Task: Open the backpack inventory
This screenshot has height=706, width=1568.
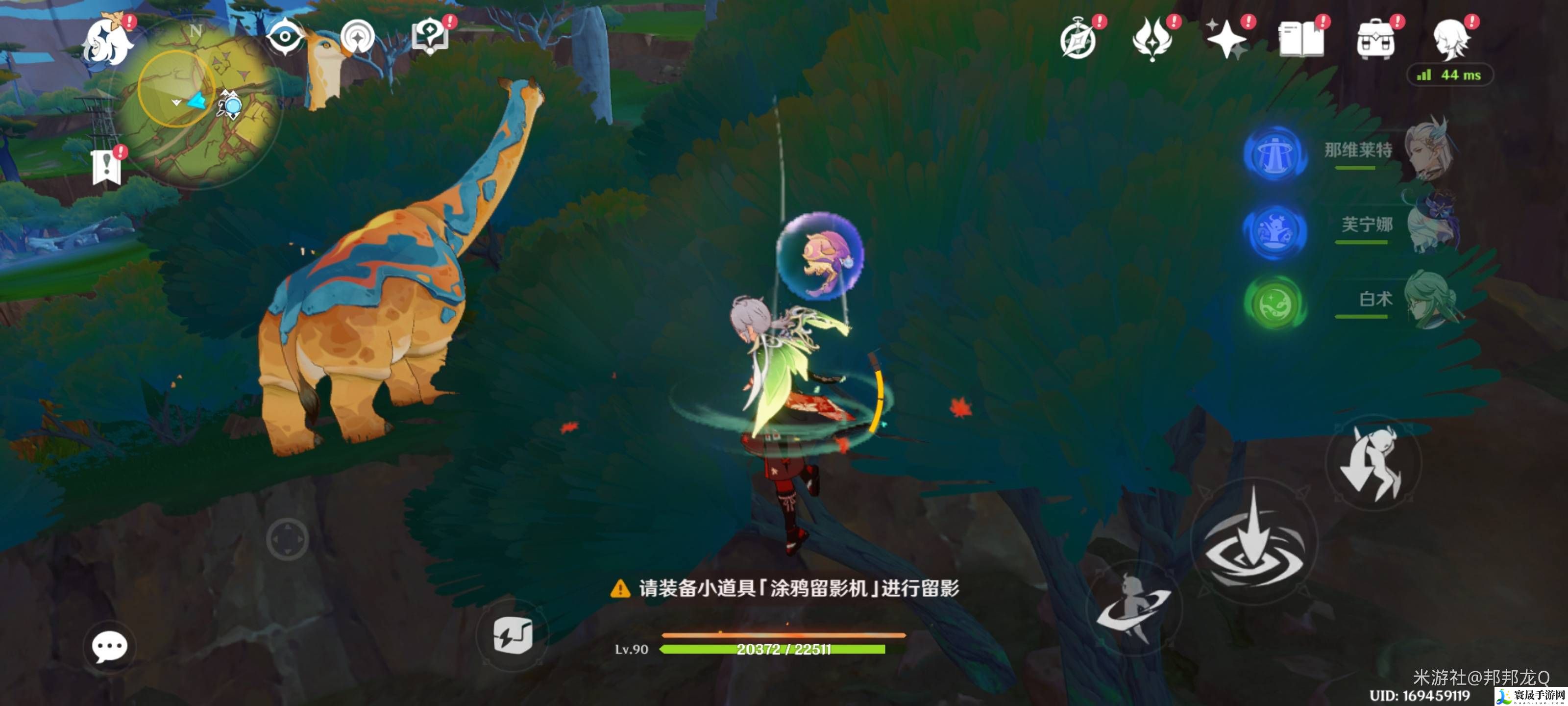Action: (1375, 40)
